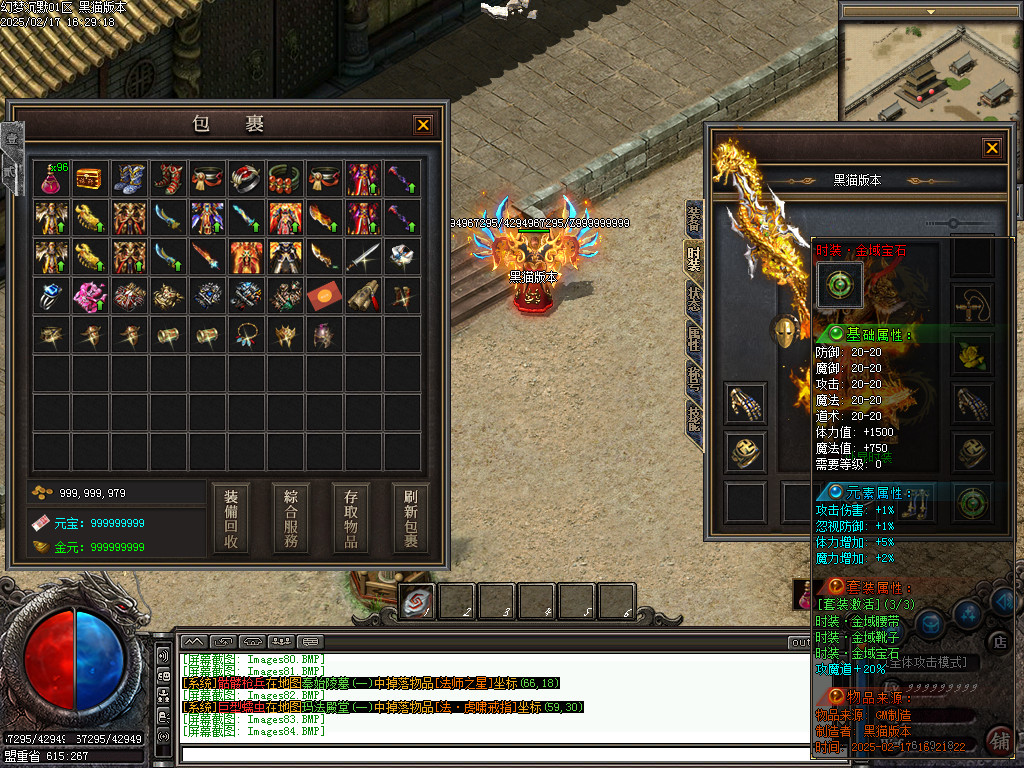Pick the golden treasure chest item
The height and width of the screenshot is (768, 1024).
(90, 179)
